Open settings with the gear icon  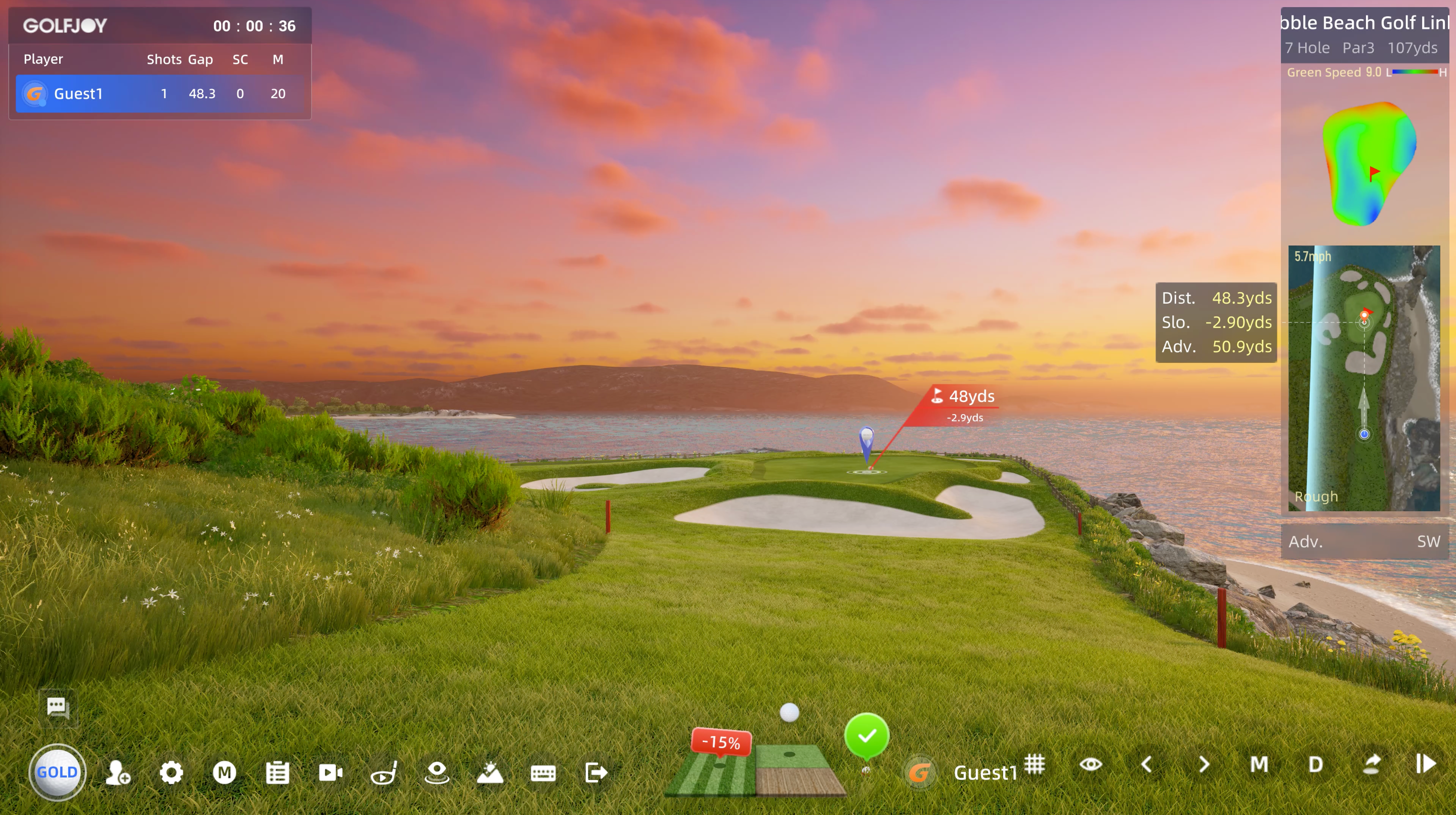173,772
